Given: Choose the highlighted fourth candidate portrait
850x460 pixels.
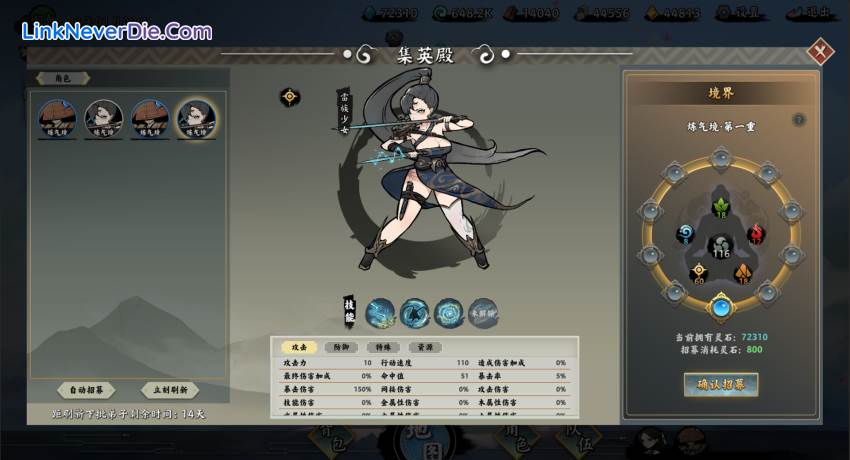Looking at the screenshot, I should (x=195, y=119).
